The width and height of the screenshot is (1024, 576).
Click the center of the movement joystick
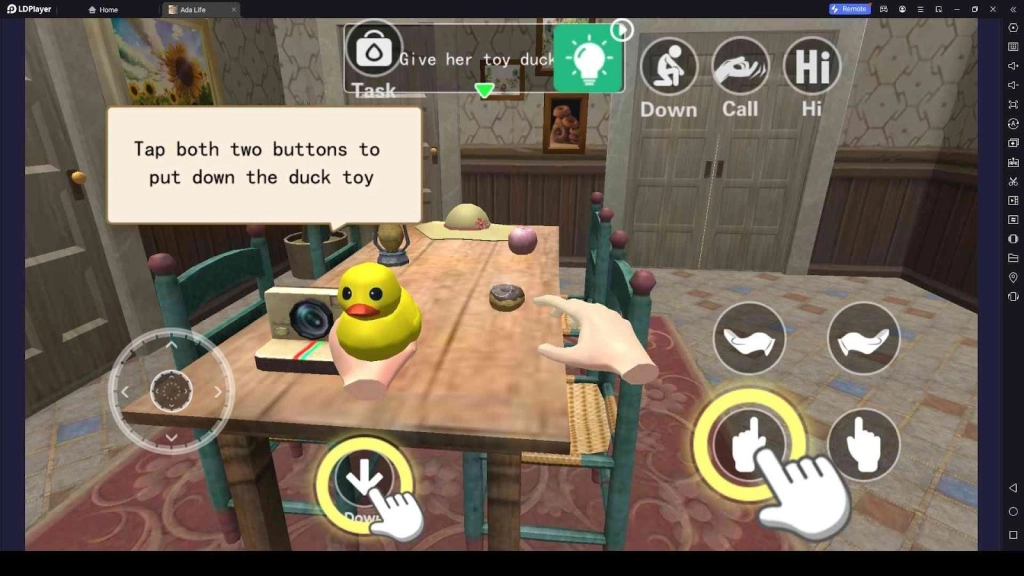coord(171,391)
